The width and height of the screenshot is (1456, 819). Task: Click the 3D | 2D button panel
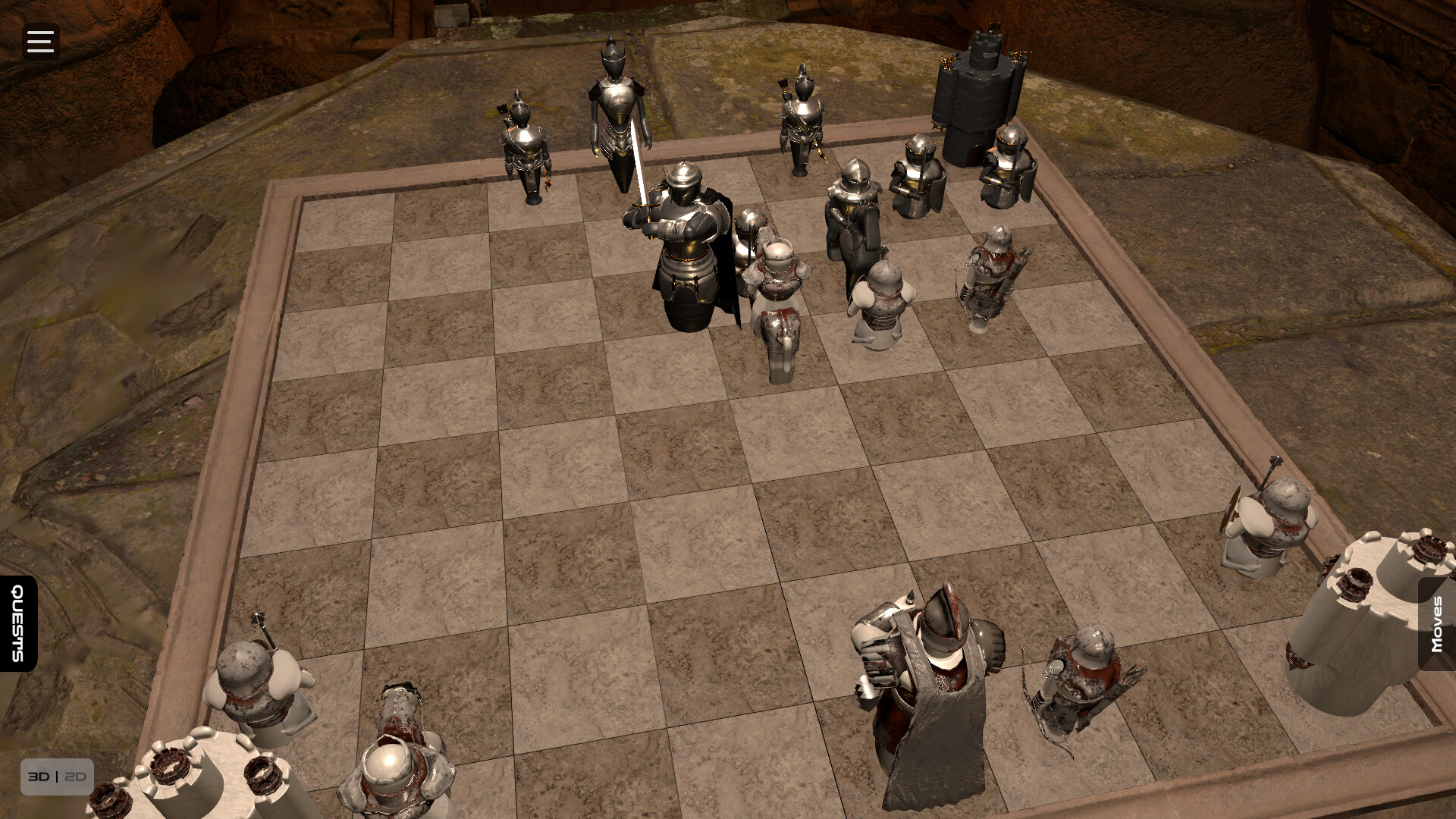point(57,776)
